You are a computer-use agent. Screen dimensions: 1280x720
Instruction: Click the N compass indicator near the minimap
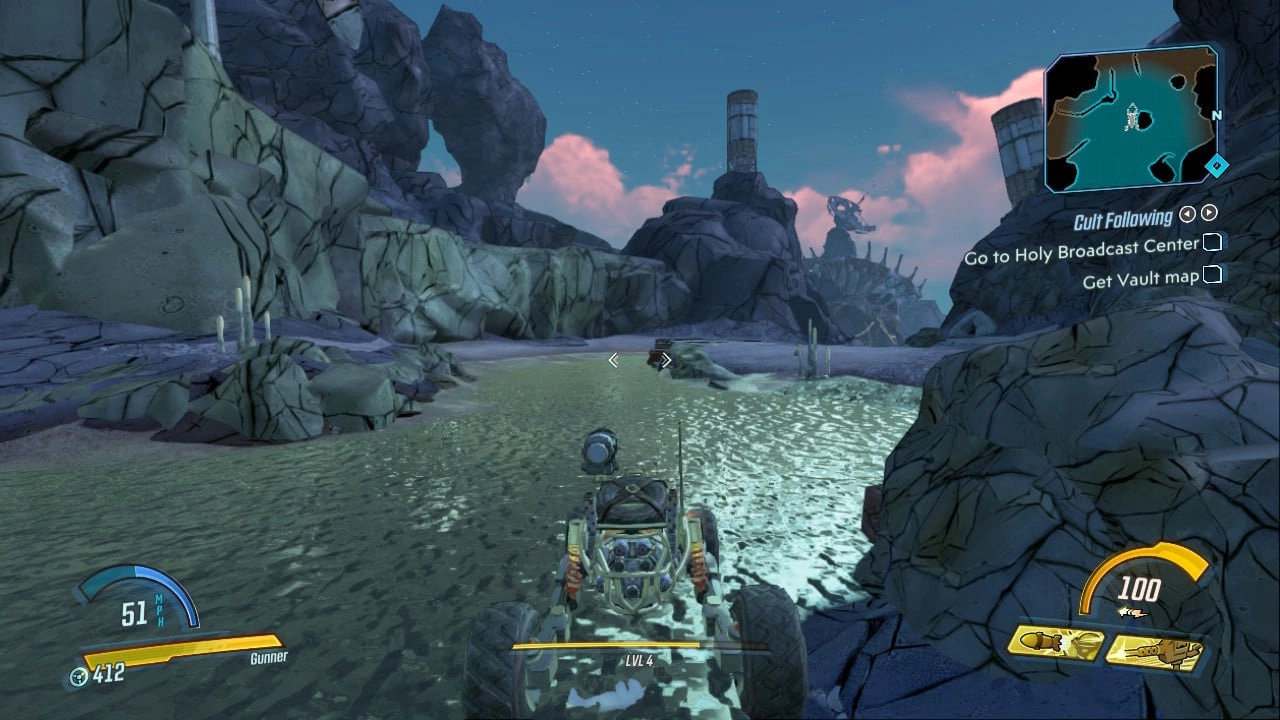click(1217, 115)
